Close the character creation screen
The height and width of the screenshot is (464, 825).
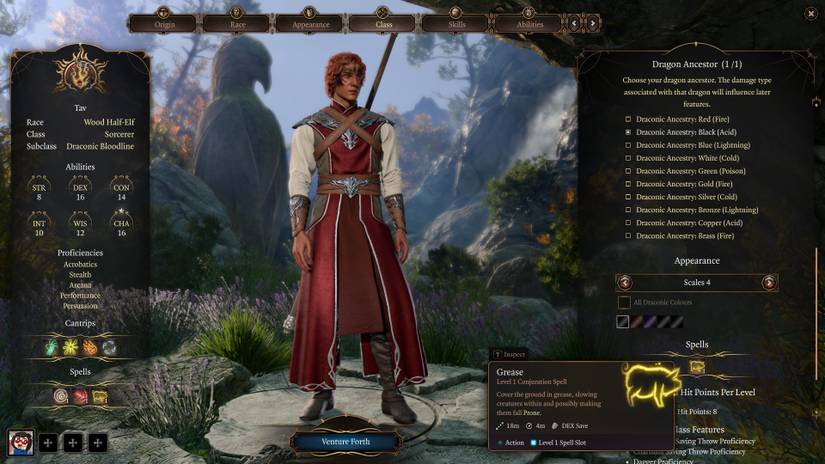809,13
